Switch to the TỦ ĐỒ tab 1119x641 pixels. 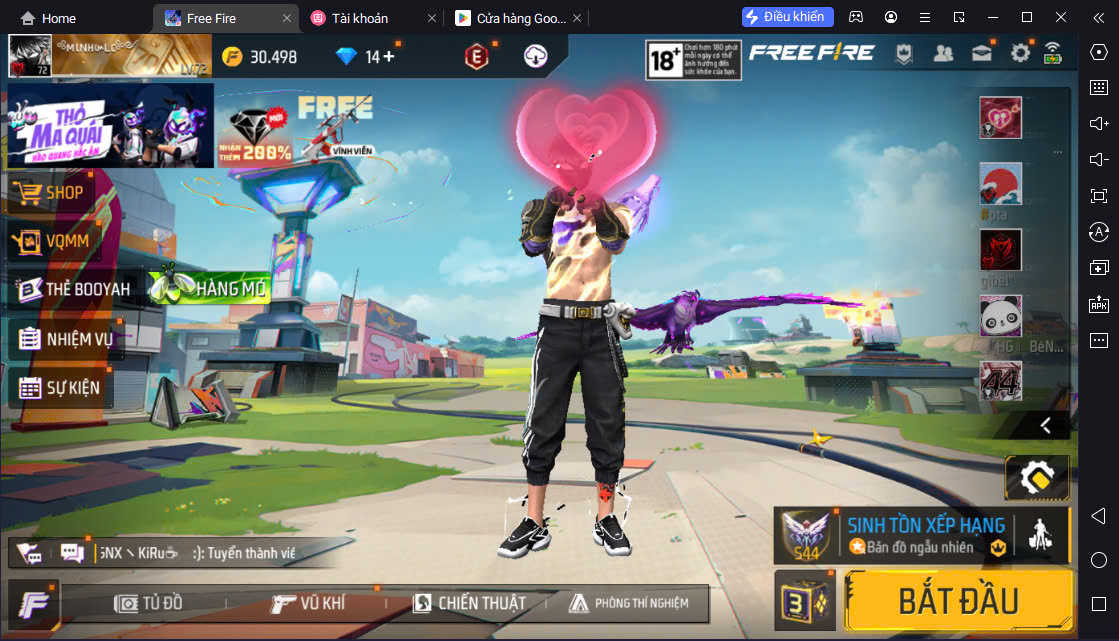148,603
